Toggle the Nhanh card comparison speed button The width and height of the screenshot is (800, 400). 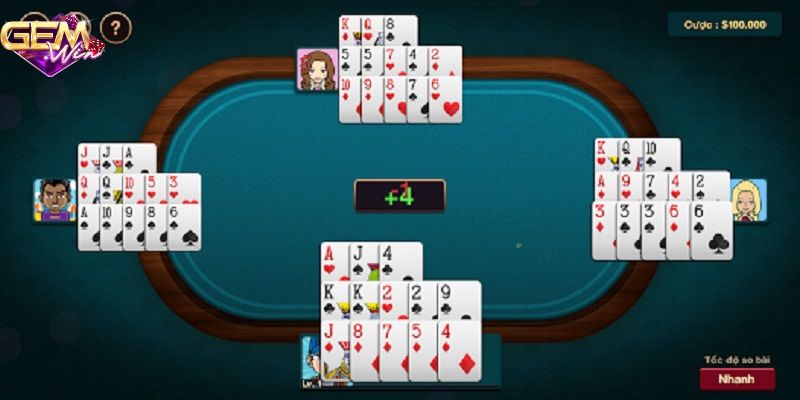[x=737, y=379]
